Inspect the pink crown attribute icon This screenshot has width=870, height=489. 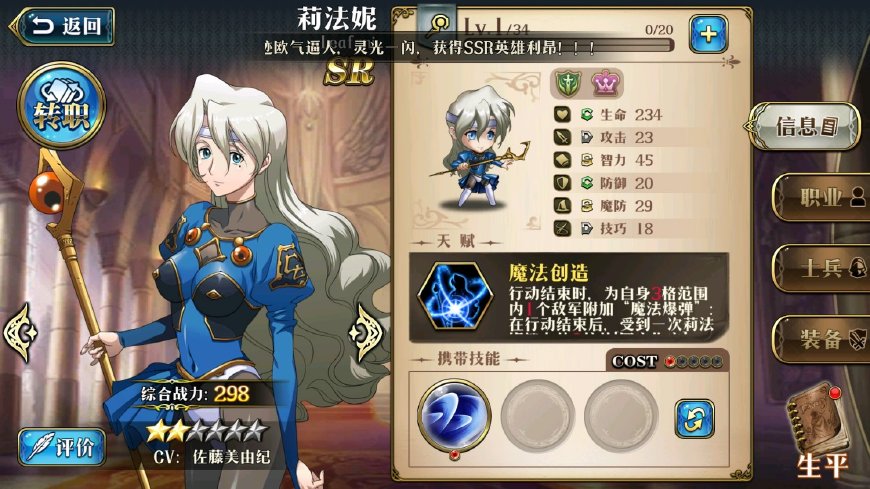click(603, 83)
